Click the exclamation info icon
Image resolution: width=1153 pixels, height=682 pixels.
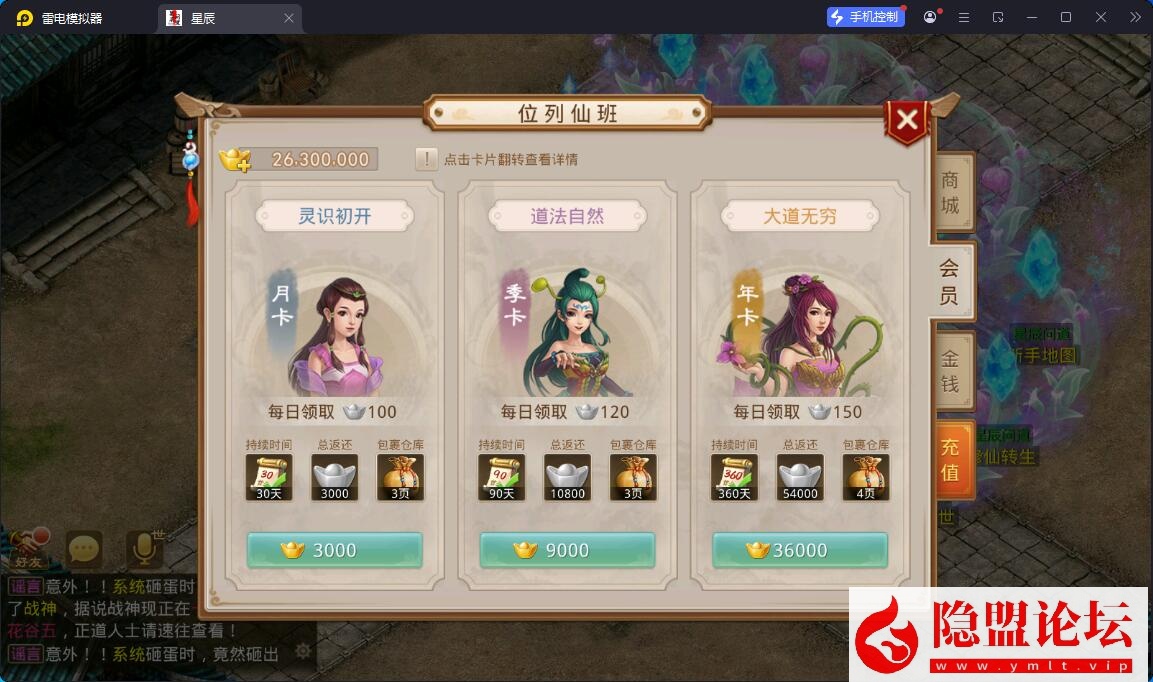(x=427, y=159)
